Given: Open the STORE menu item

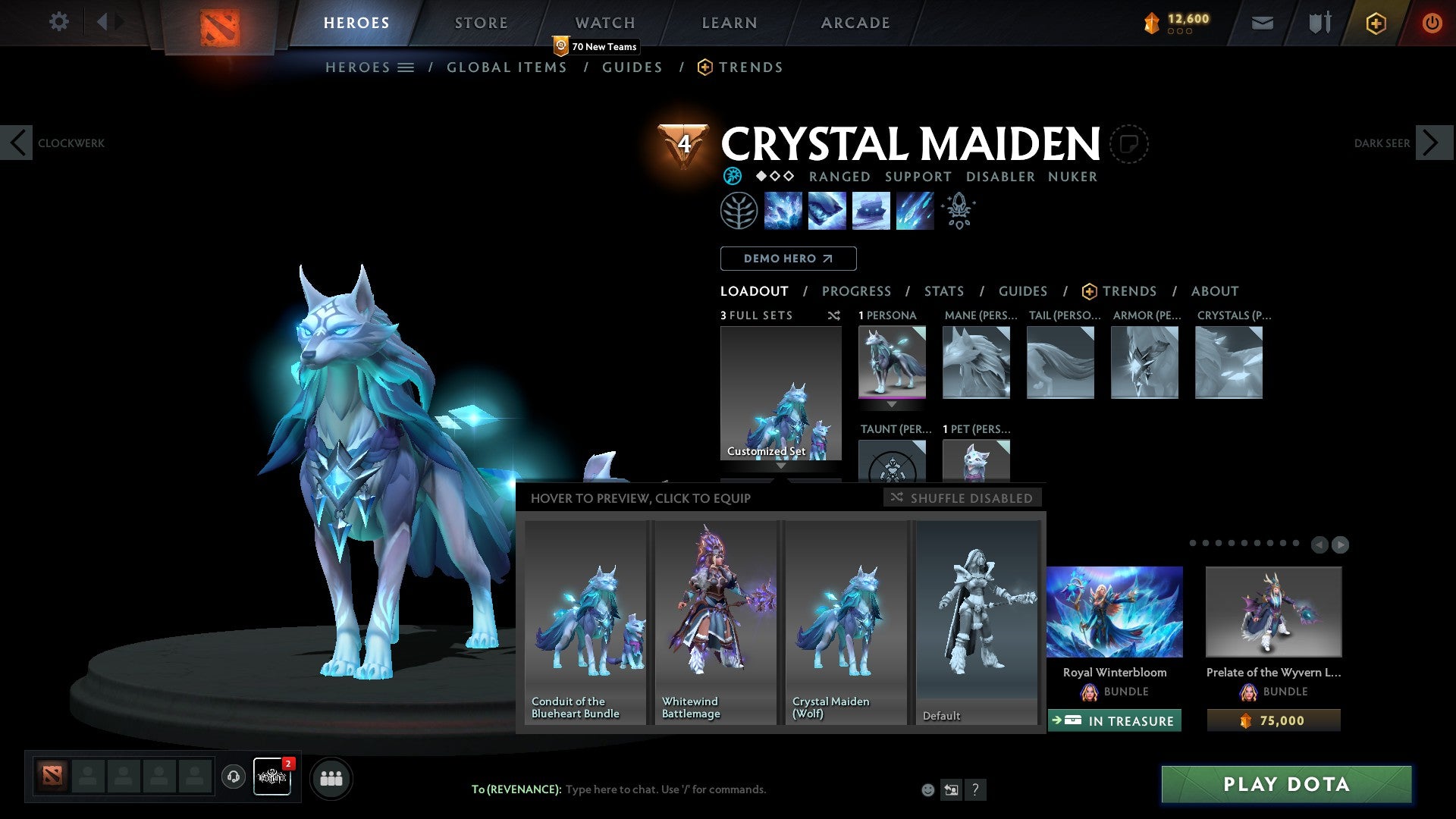Looking at the screenshot, I should [481, 23].
